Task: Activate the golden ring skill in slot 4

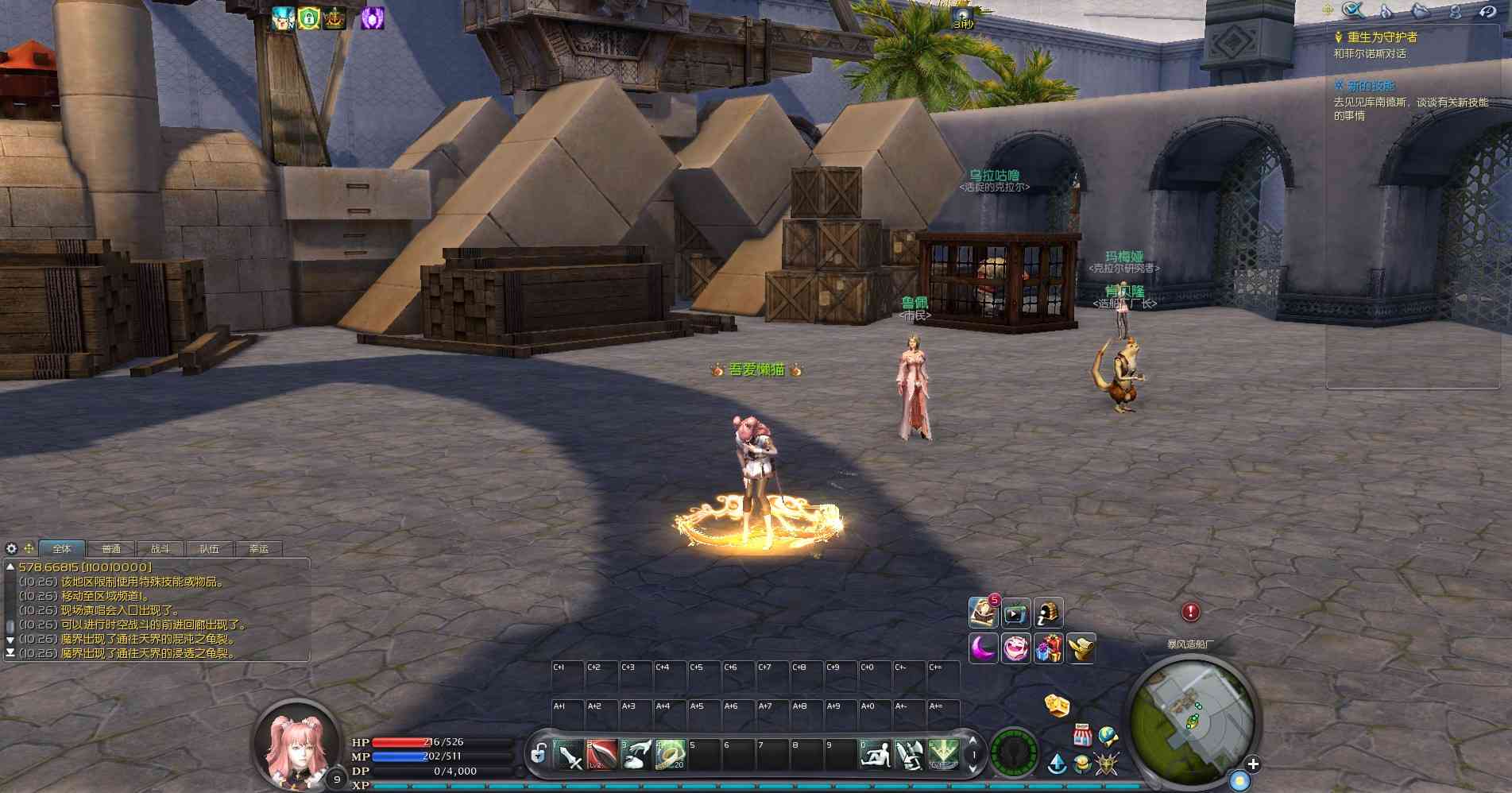Action: (x=670, y=755)
